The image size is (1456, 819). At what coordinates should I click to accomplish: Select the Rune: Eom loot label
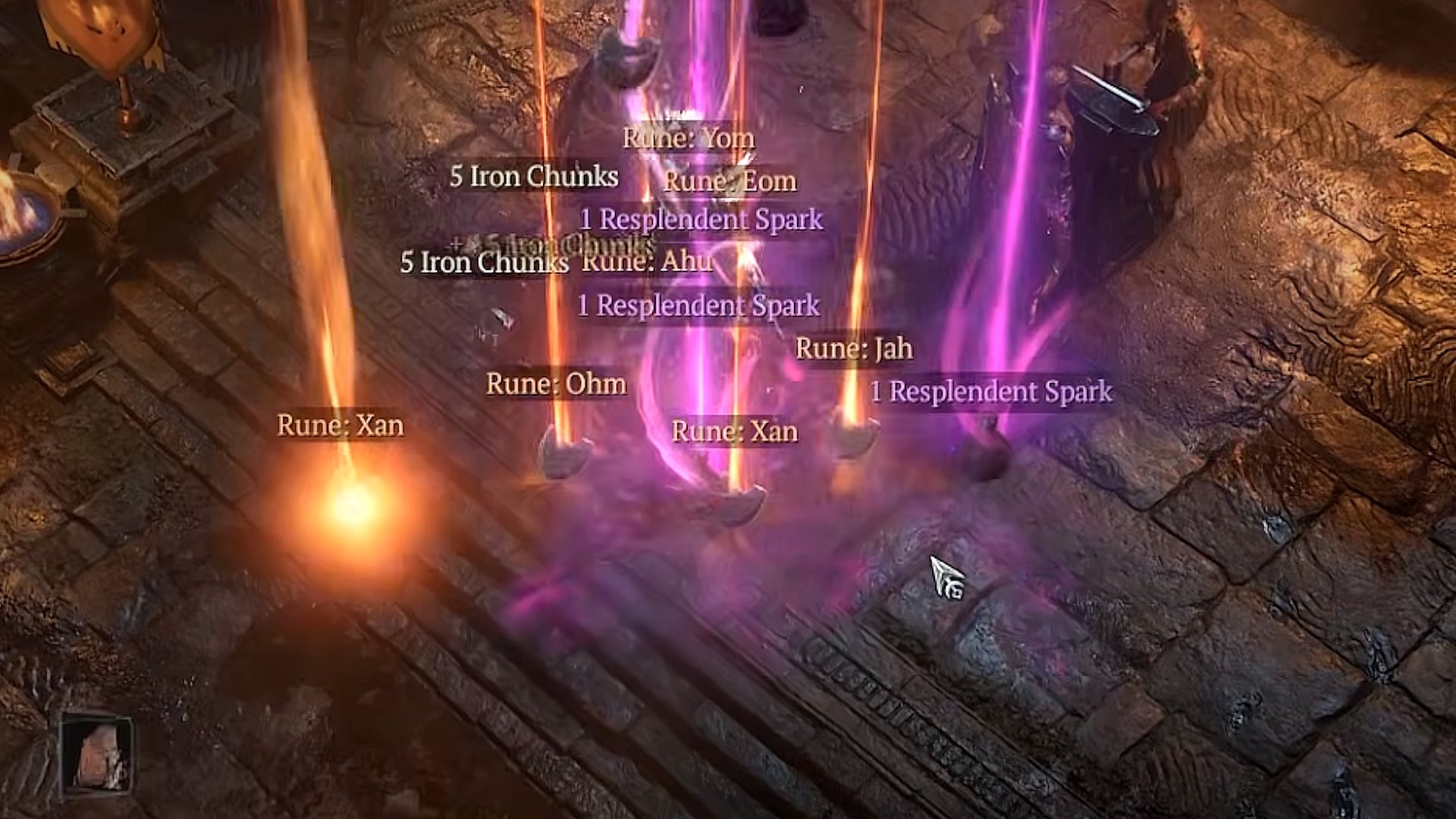(x=730, y=181)
